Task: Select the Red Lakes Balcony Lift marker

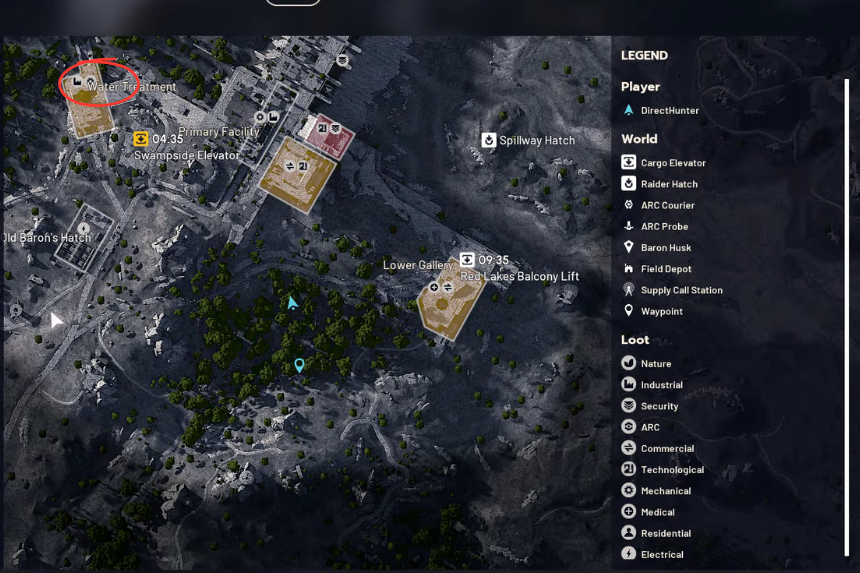Action: (x=467, y=260)
